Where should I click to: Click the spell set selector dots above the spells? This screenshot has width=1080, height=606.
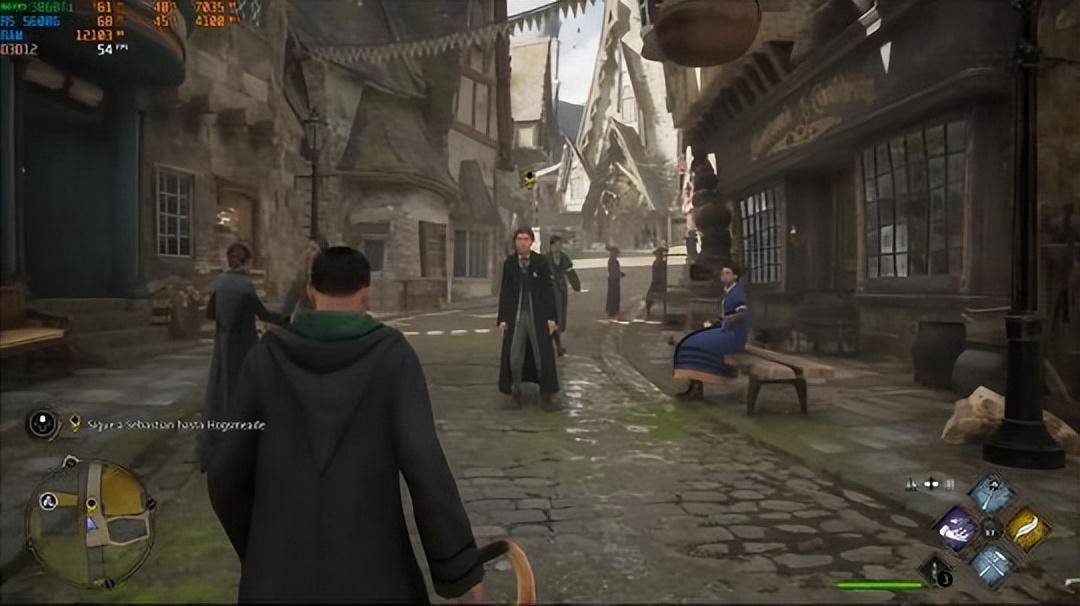pyautogui.click(x=930, y=484)
